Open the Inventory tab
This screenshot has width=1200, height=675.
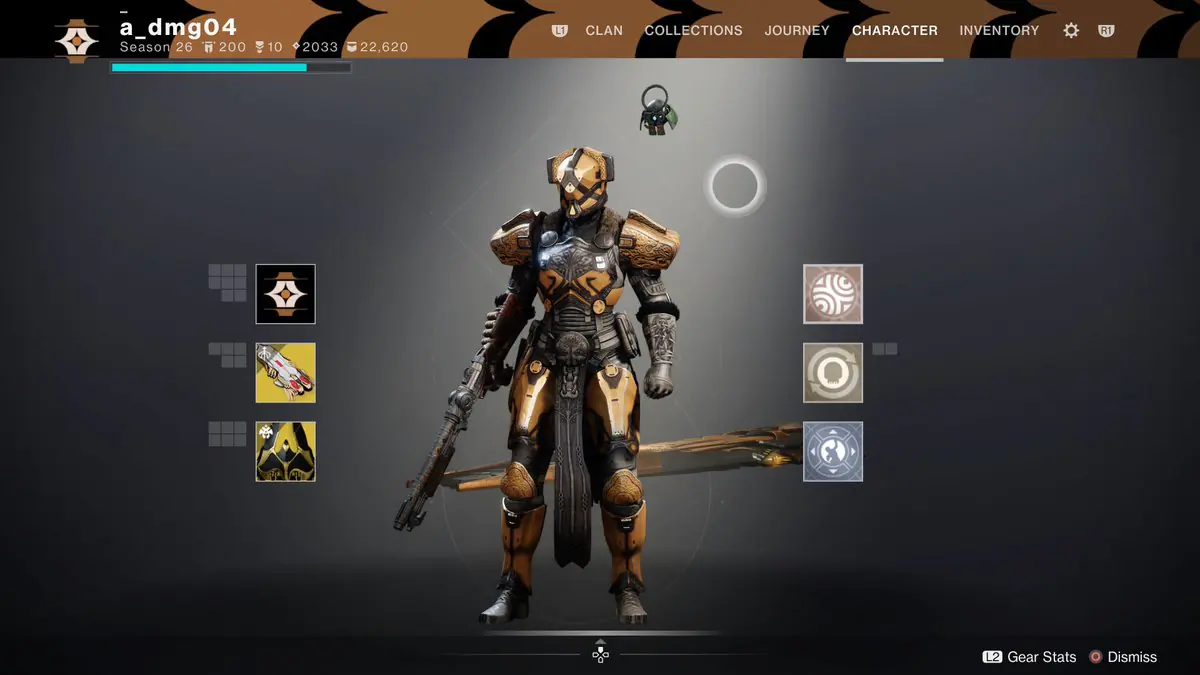coord(999,30)
